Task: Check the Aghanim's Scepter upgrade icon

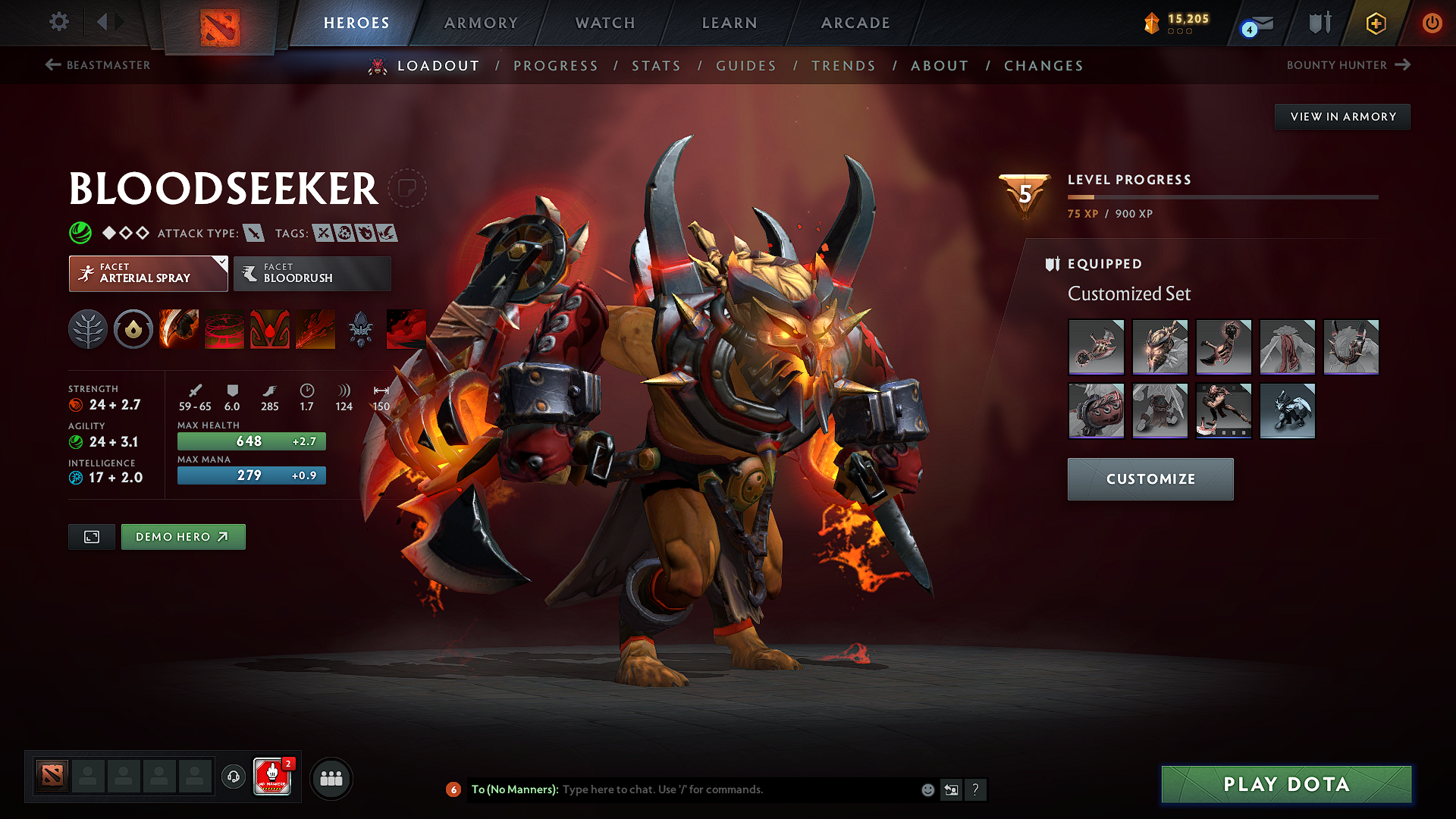Action: coord(360,328)
